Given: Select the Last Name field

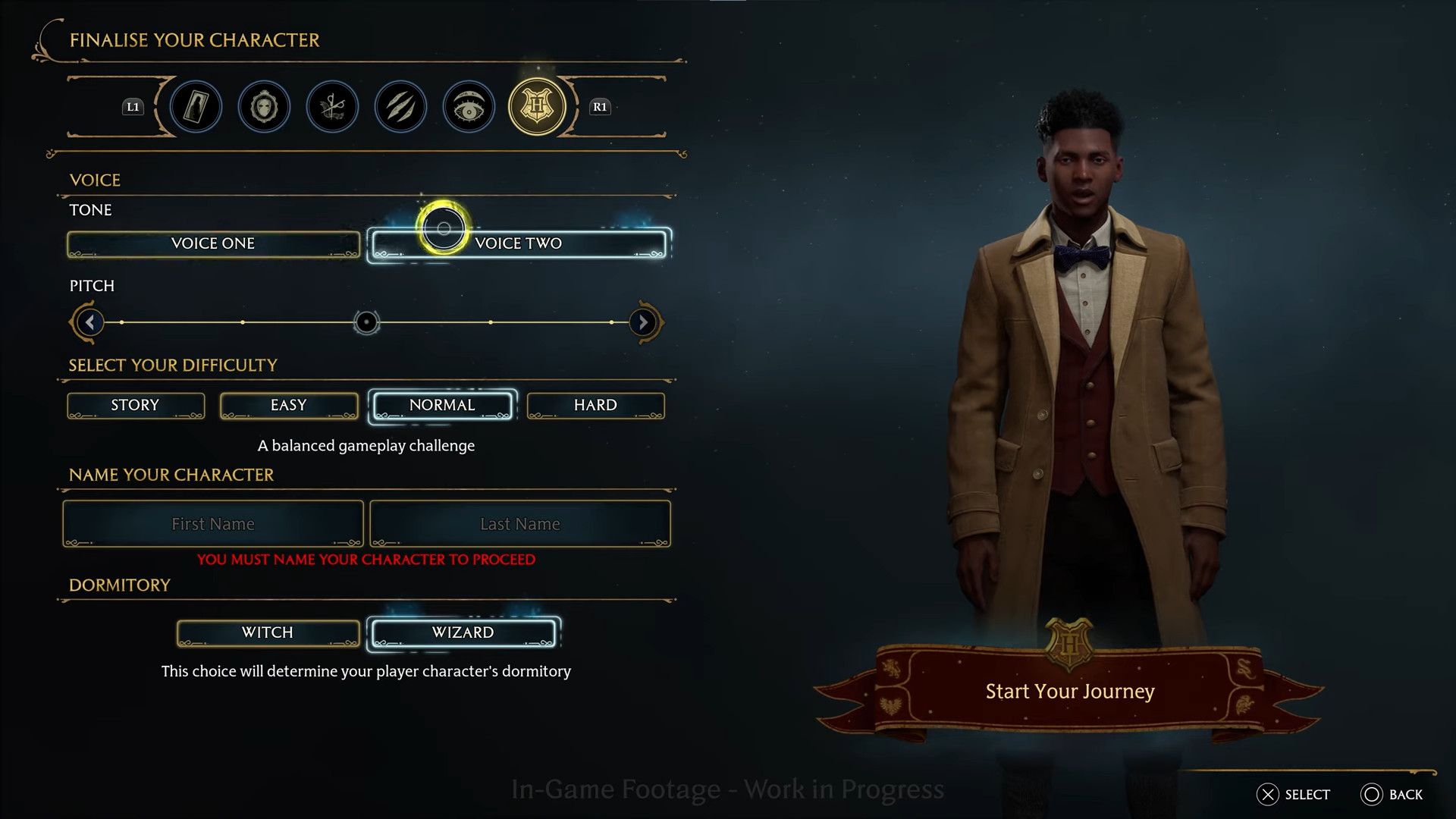Looking at the screenshot, I should coord(520,524).
